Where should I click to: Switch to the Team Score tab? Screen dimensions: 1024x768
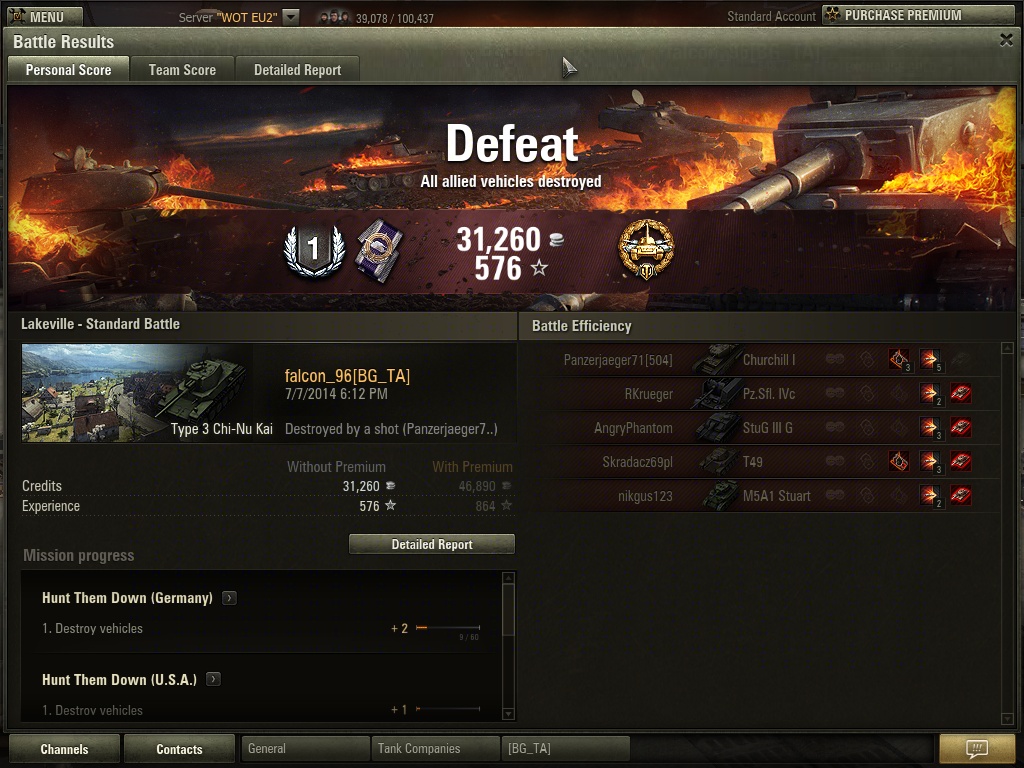tap(182, 70)
